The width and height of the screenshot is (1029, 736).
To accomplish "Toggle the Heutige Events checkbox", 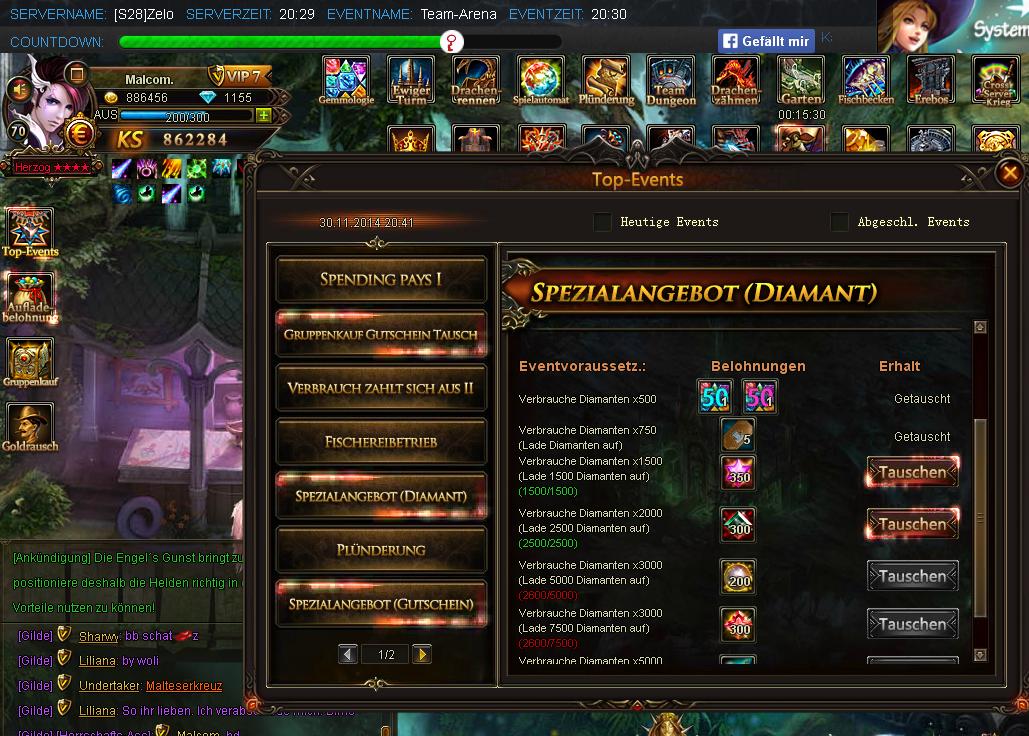I will 602,222.
